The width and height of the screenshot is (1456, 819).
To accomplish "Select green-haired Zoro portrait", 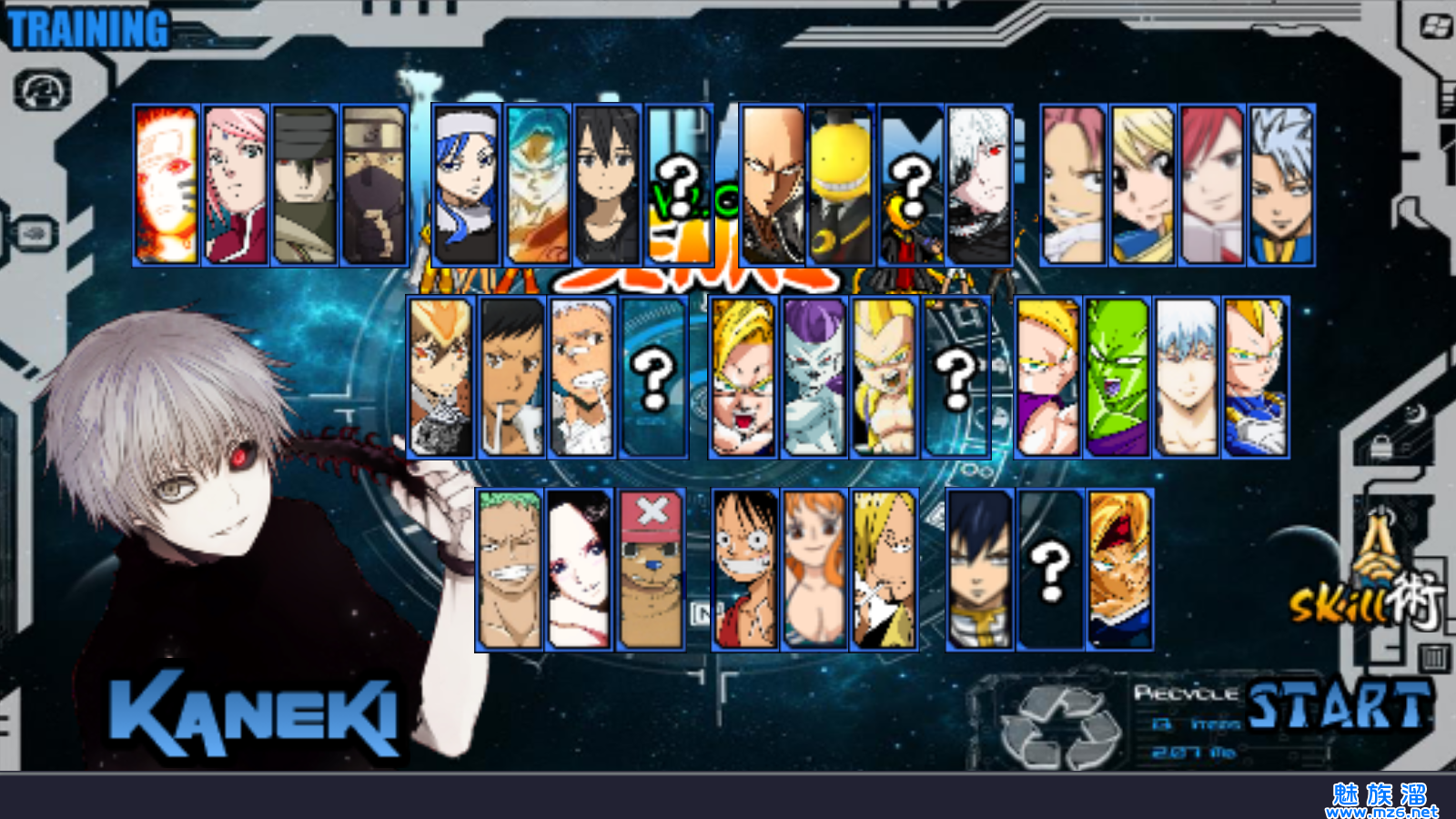I will point(510,570).
